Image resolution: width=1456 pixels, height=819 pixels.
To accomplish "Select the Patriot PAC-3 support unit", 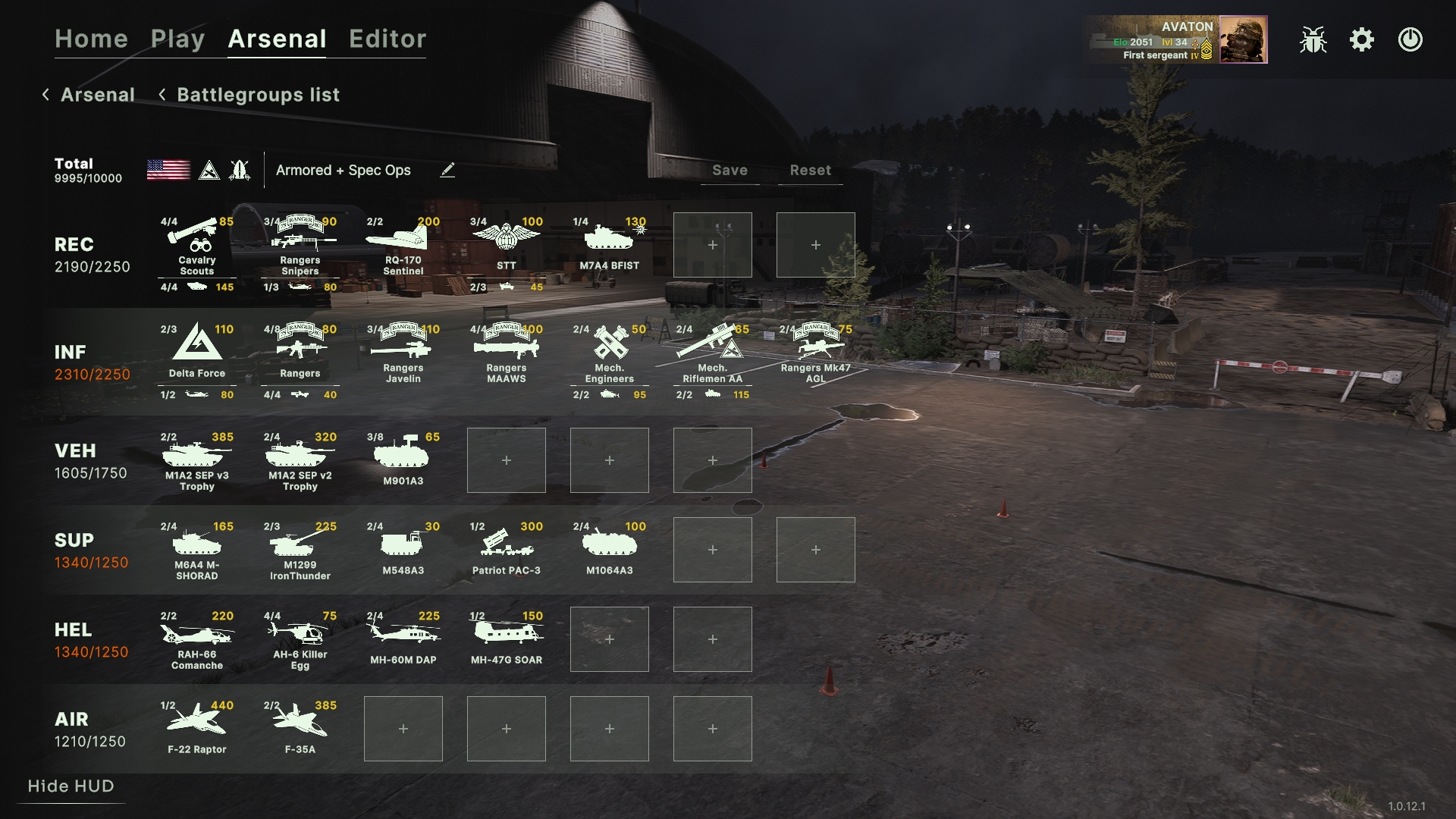I will point(507,550).
